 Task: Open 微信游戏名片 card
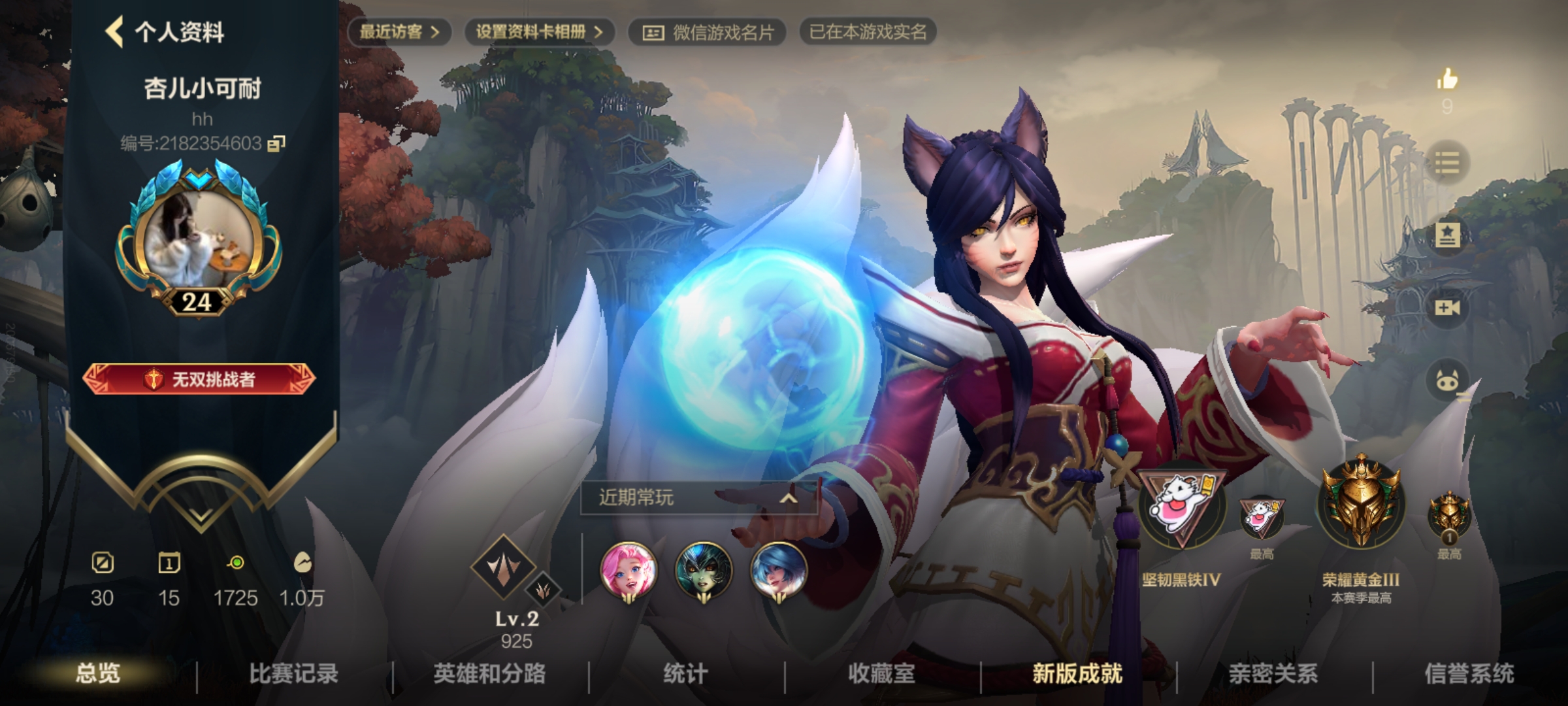click(708, 32)
